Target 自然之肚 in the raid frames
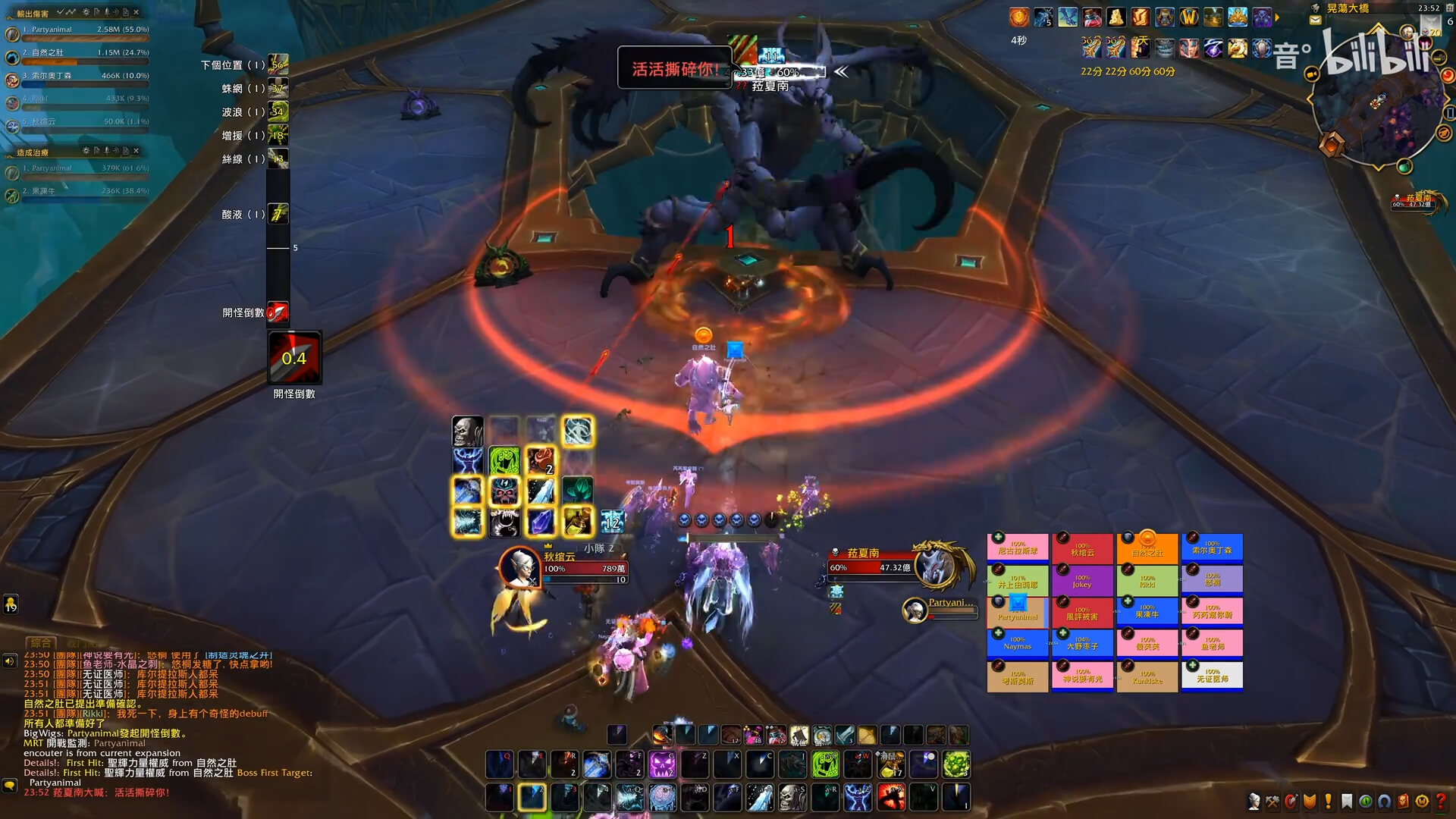The height and width of the screenshot is (819, 1456). 1147,549
